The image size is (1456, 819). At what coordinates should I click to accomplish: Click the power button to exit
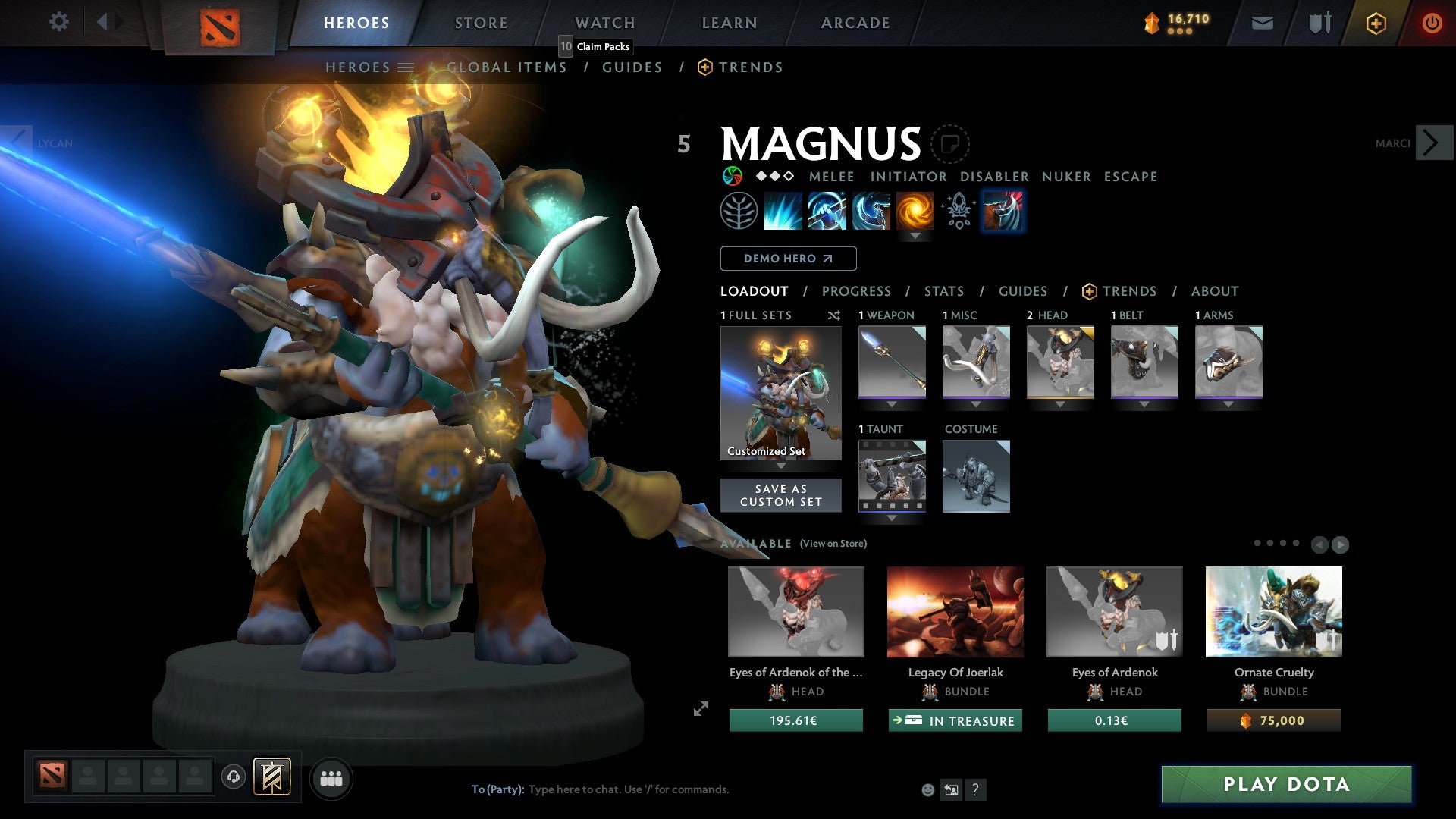pyautogui.click(x=1433, y=23)
